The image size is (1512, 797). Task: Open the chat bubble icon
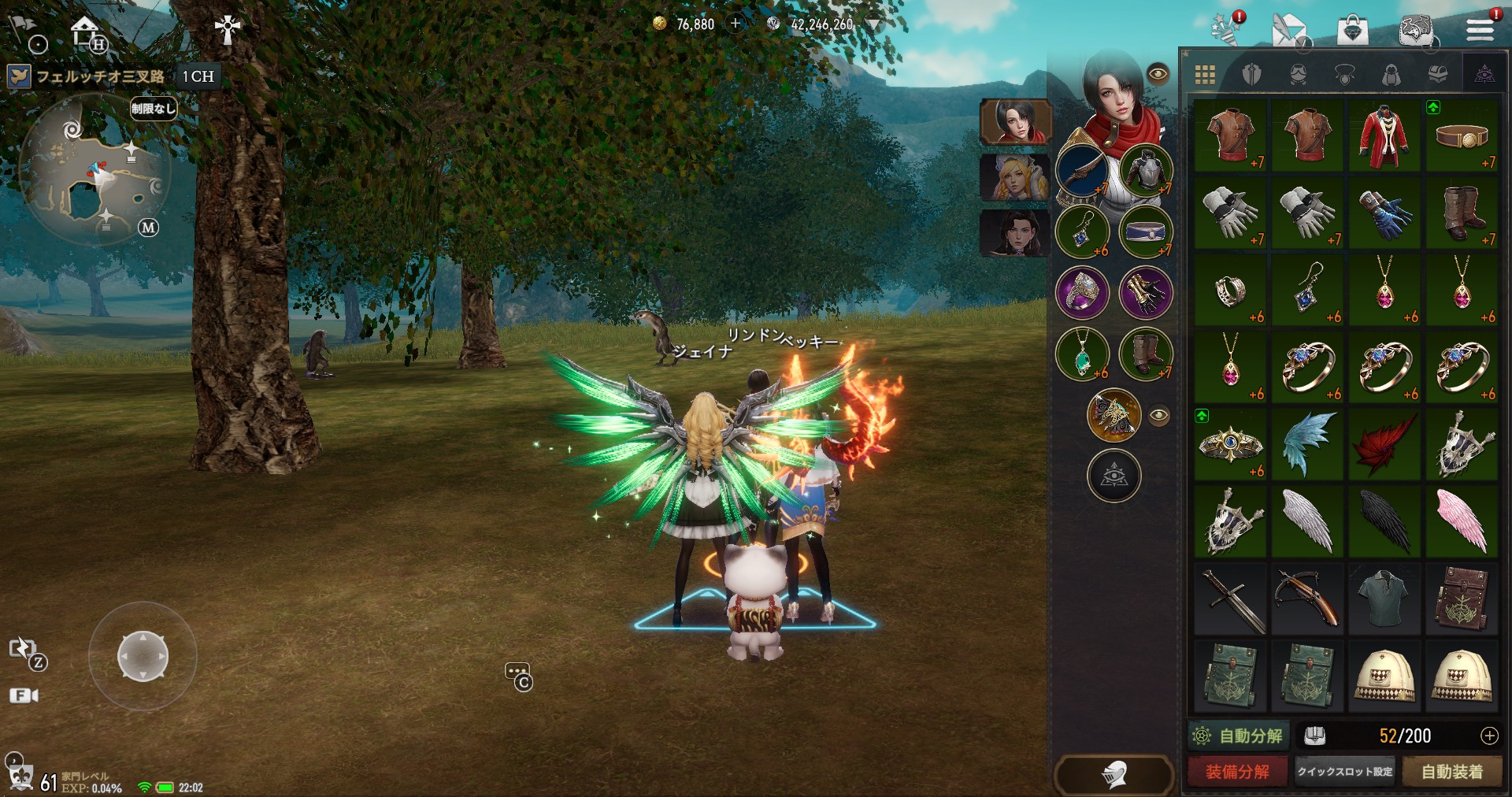coord(517,675)
